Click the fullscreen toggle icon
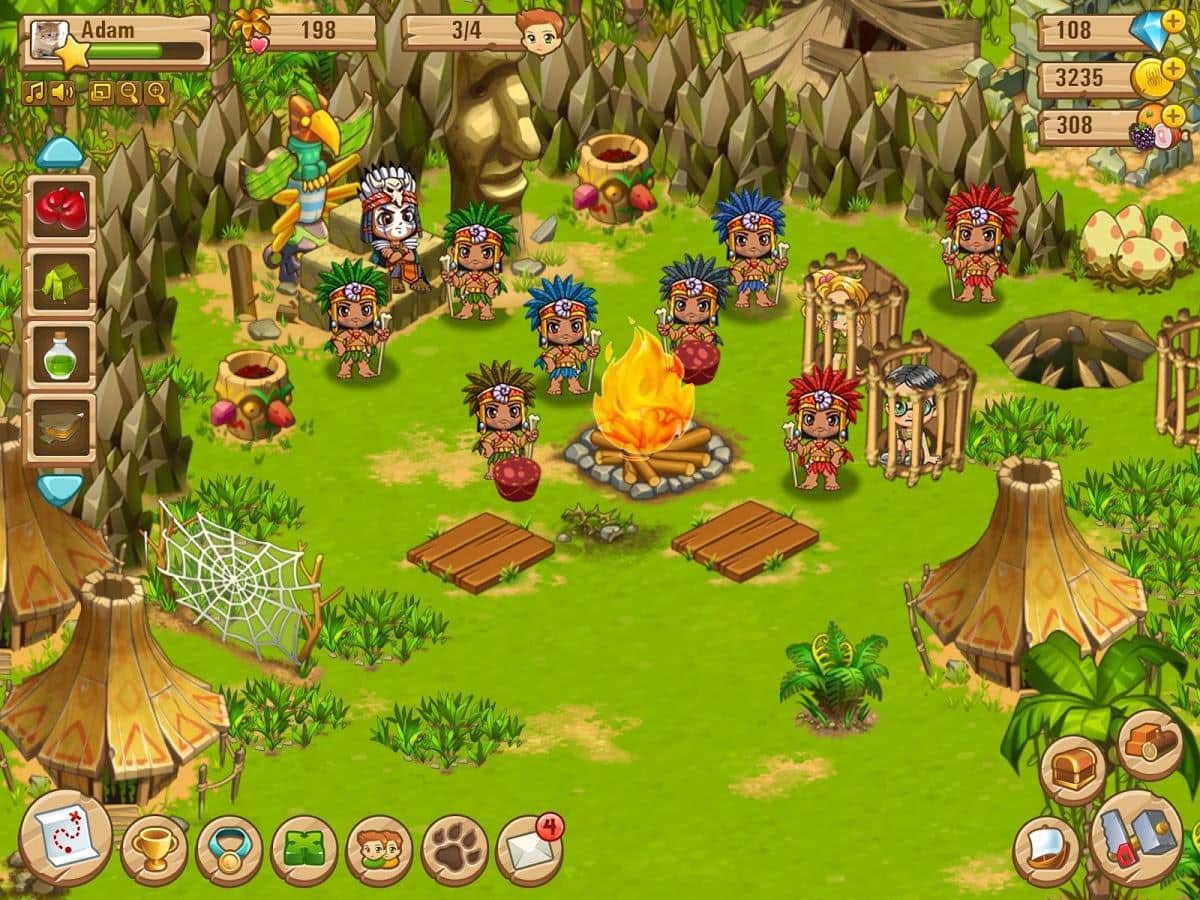Viewport: 1200px width, 900px height. pos(101,93)
